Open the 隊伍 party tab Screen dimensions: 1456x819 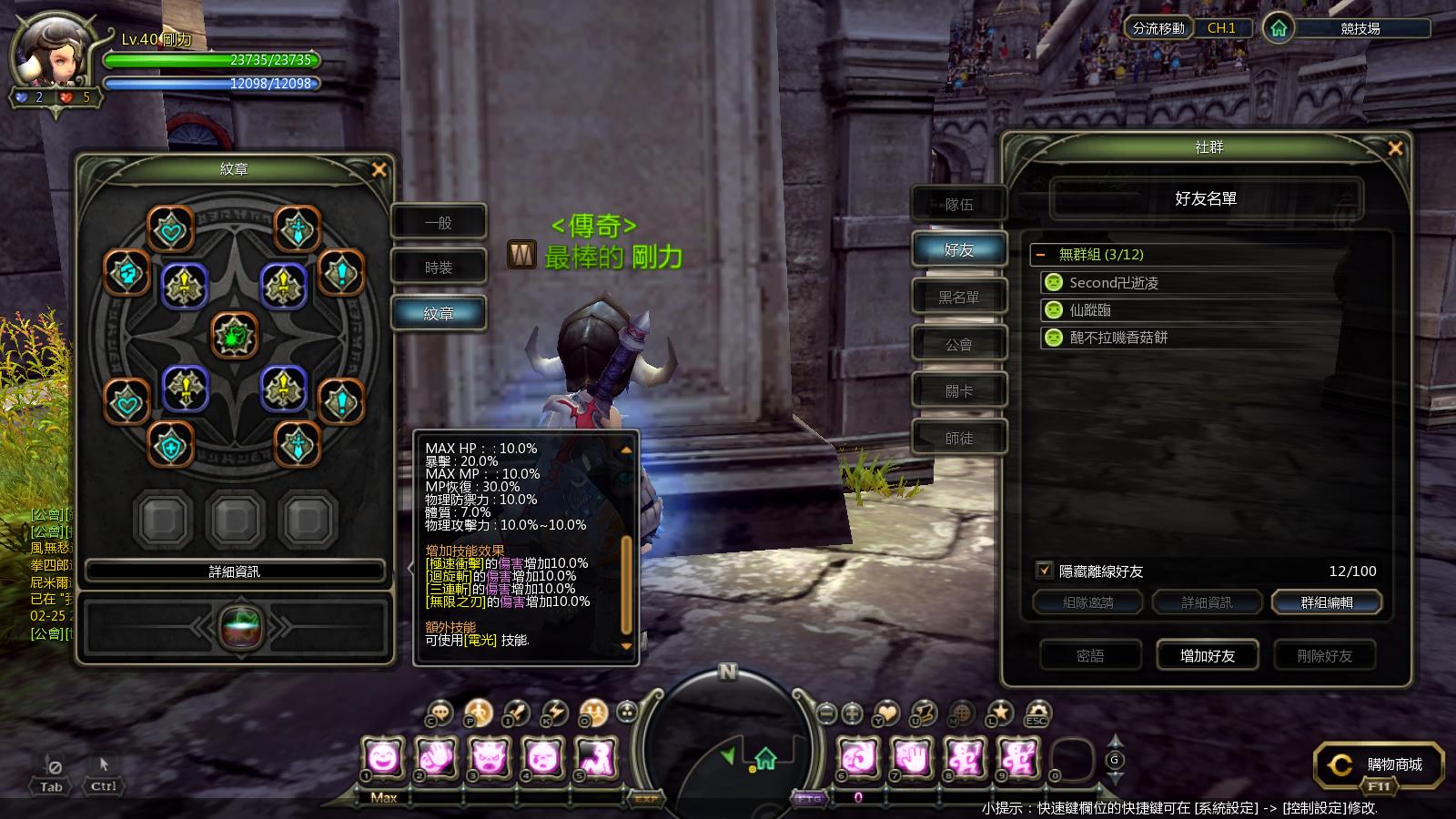point(959,205)
